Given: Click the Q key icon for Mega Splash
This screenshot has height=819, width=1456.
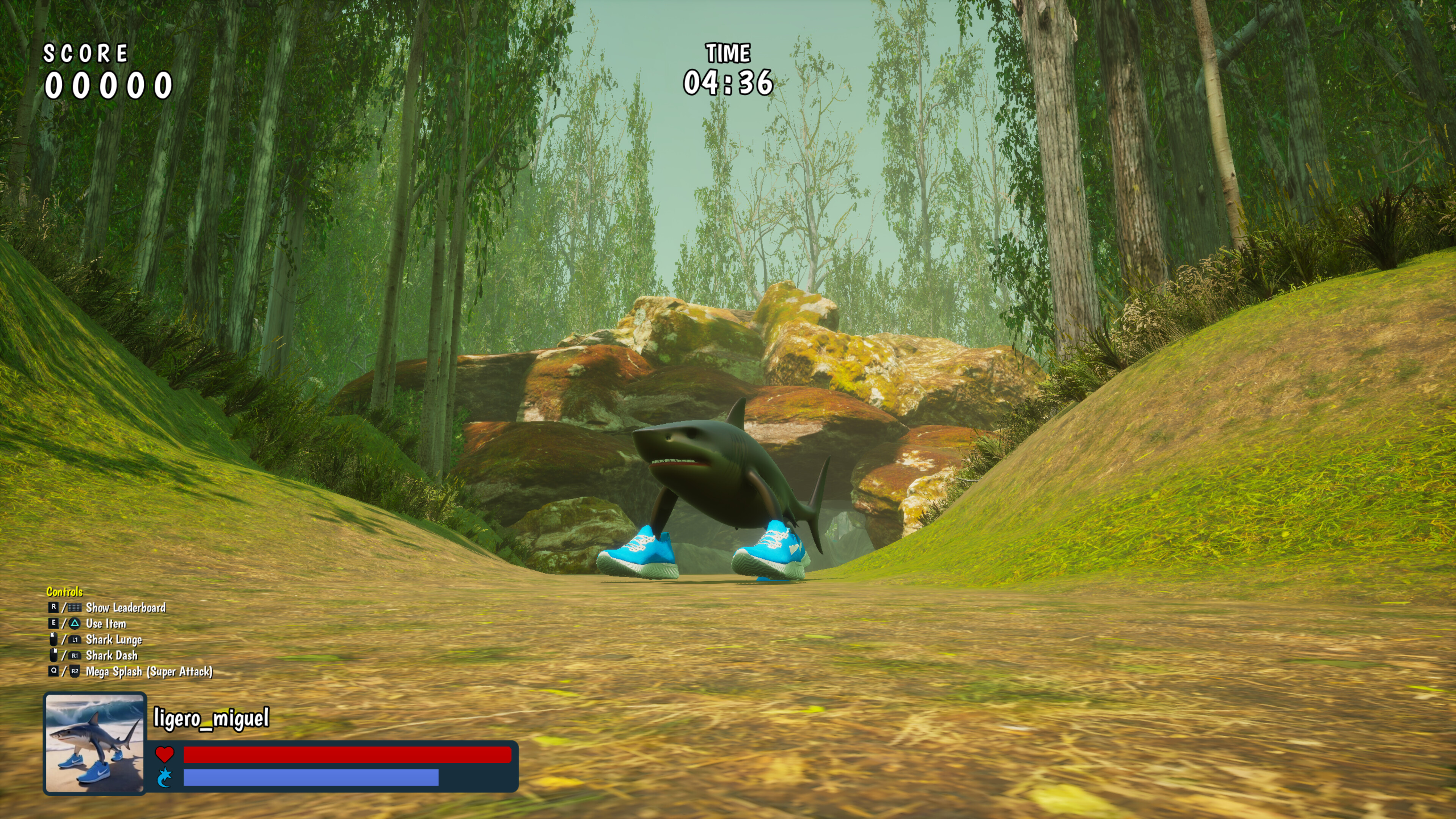Looking at the screenshot, I should 54,671.
